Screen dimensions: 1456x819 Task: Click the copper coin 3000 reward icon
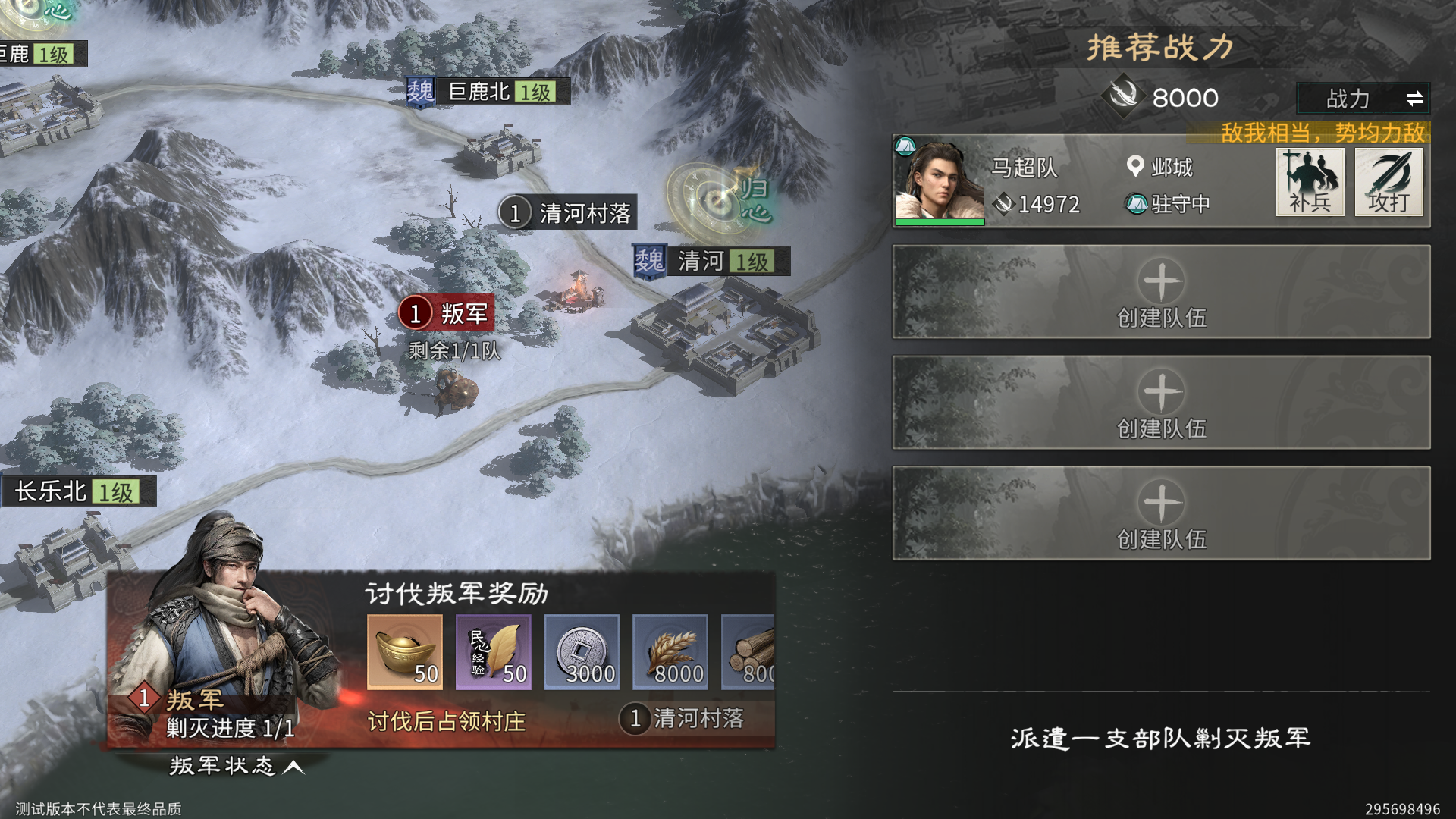pos(582,651)
